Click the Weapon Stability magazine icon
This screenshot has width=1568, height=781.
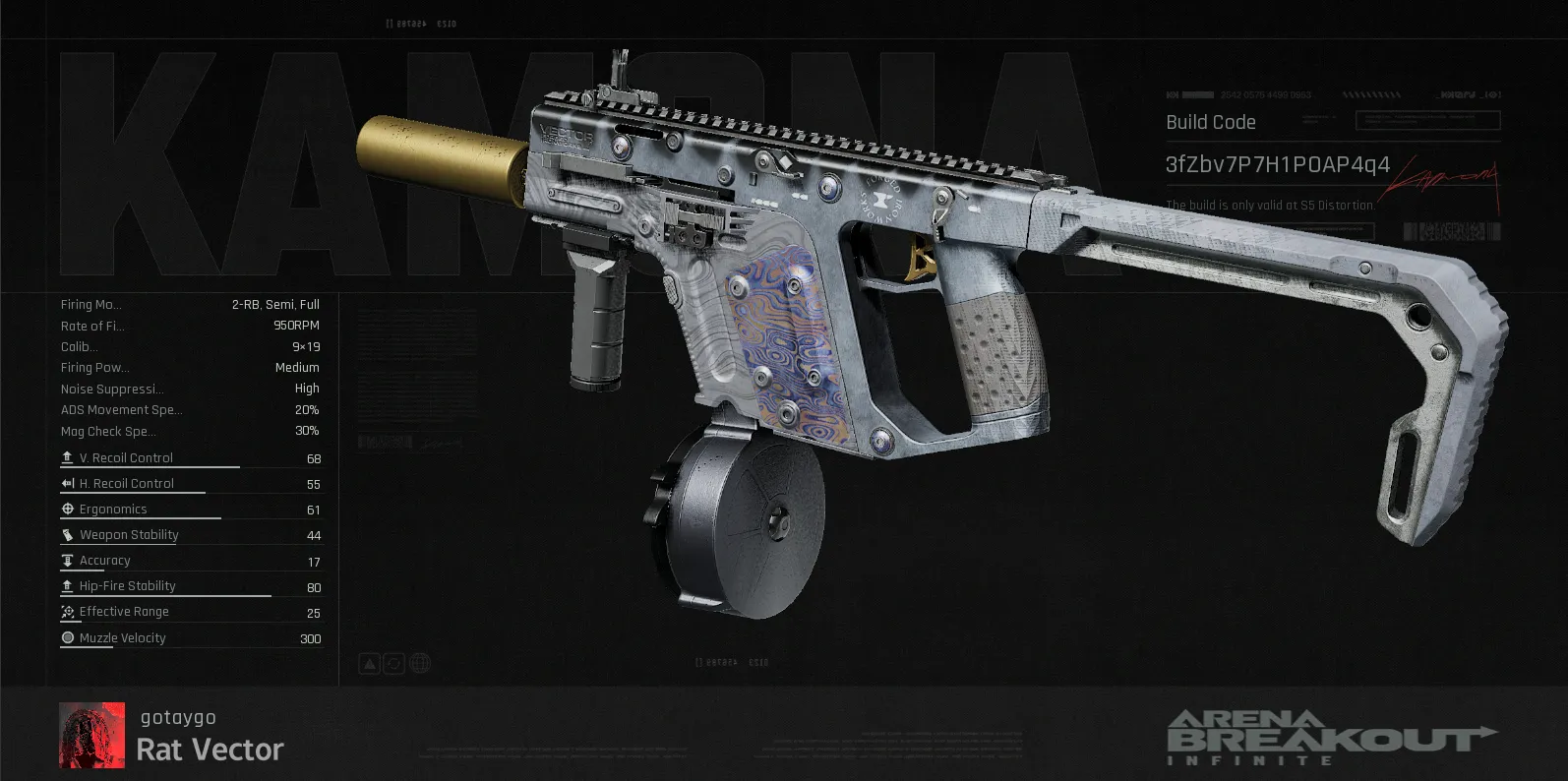point(67,534)
